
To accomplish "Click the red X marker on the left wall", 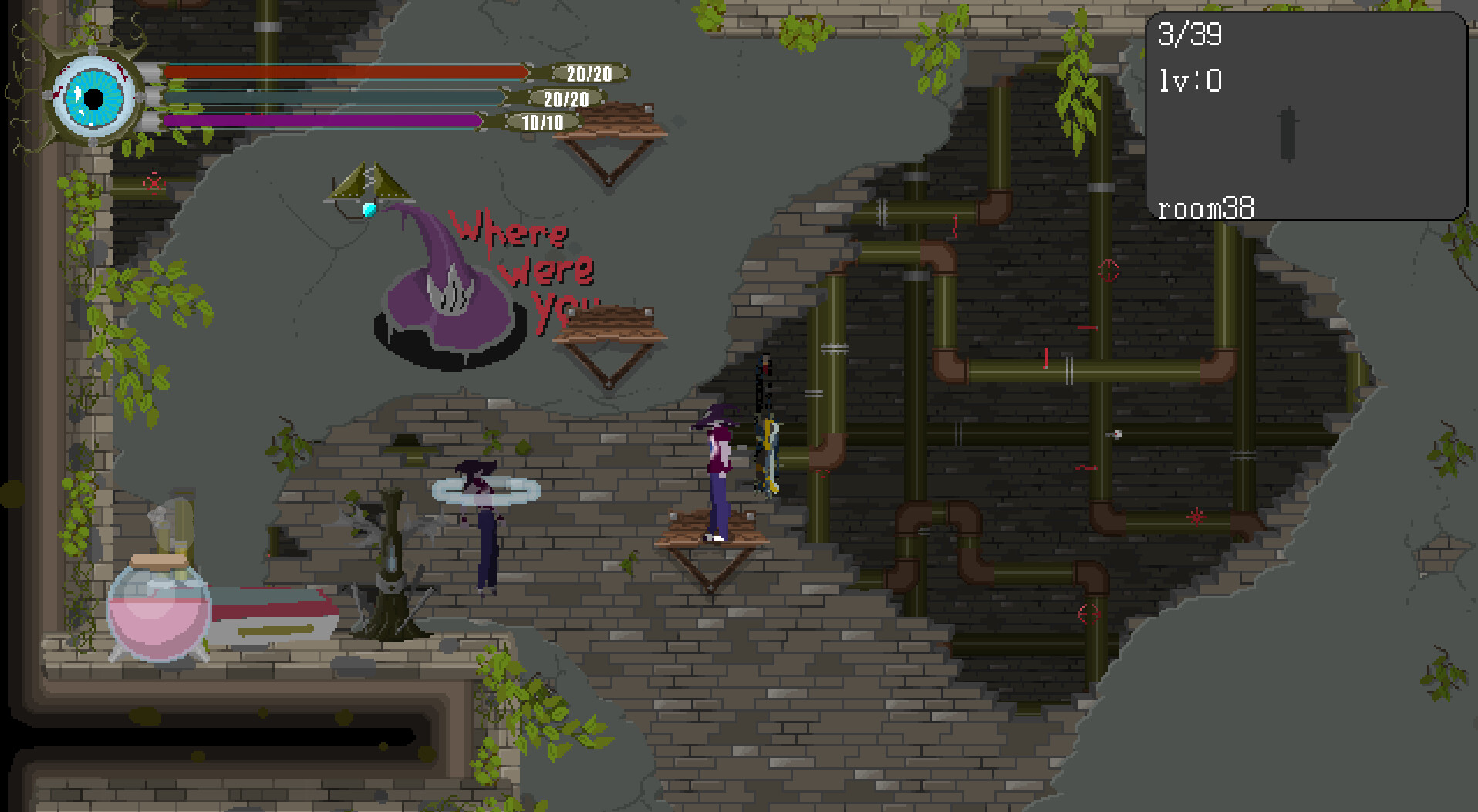I will coord(153,185).
